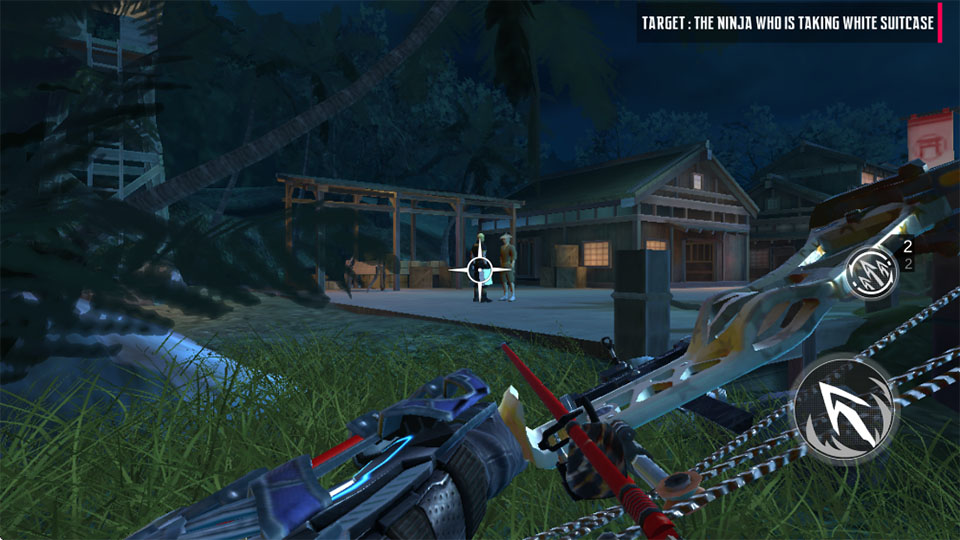Select the target objective banner about the ninja

click(789, 22)
